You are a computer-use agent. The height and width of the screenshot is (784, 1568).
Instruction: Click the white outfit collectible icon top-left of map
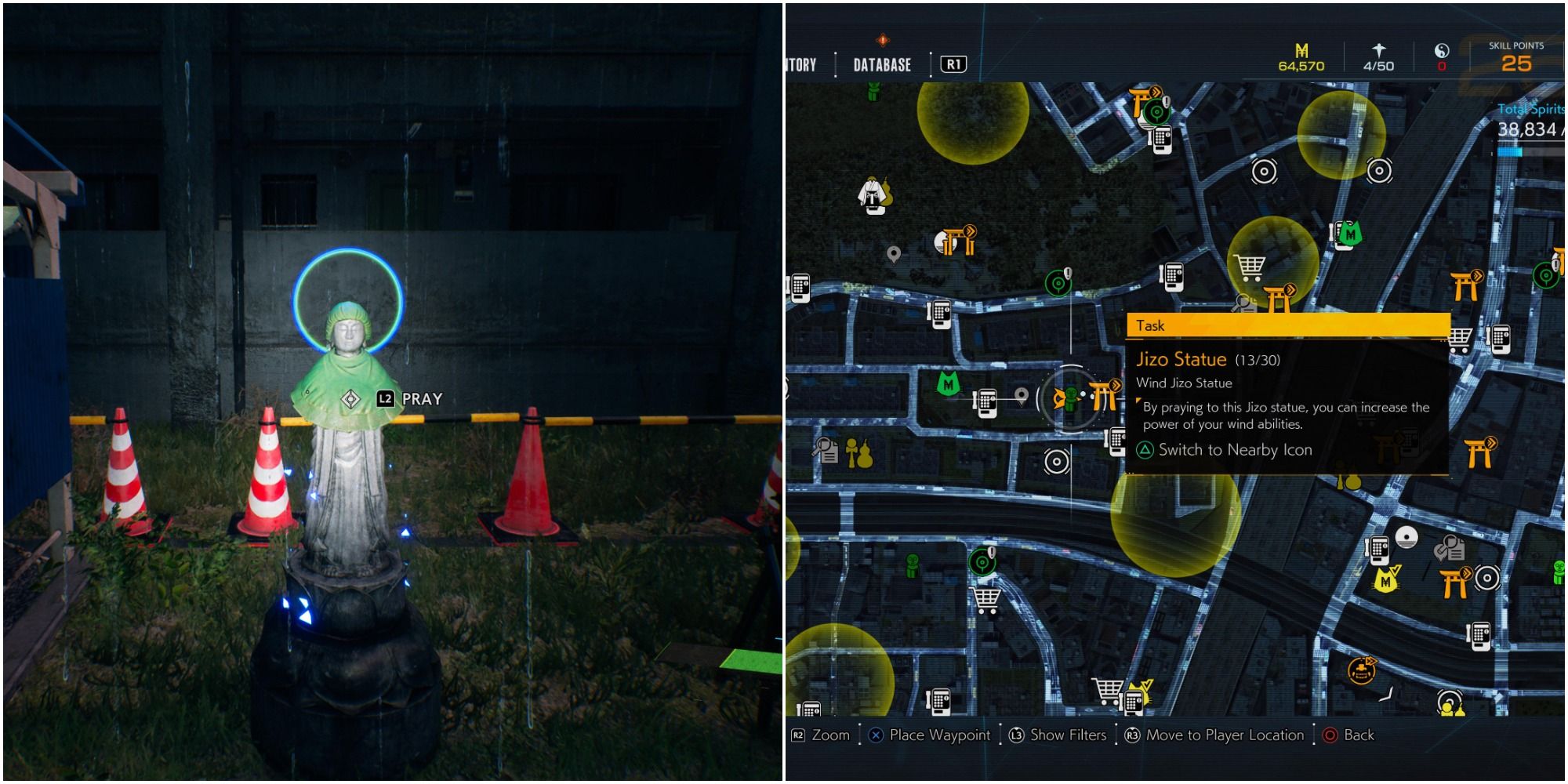pos(870,196)
